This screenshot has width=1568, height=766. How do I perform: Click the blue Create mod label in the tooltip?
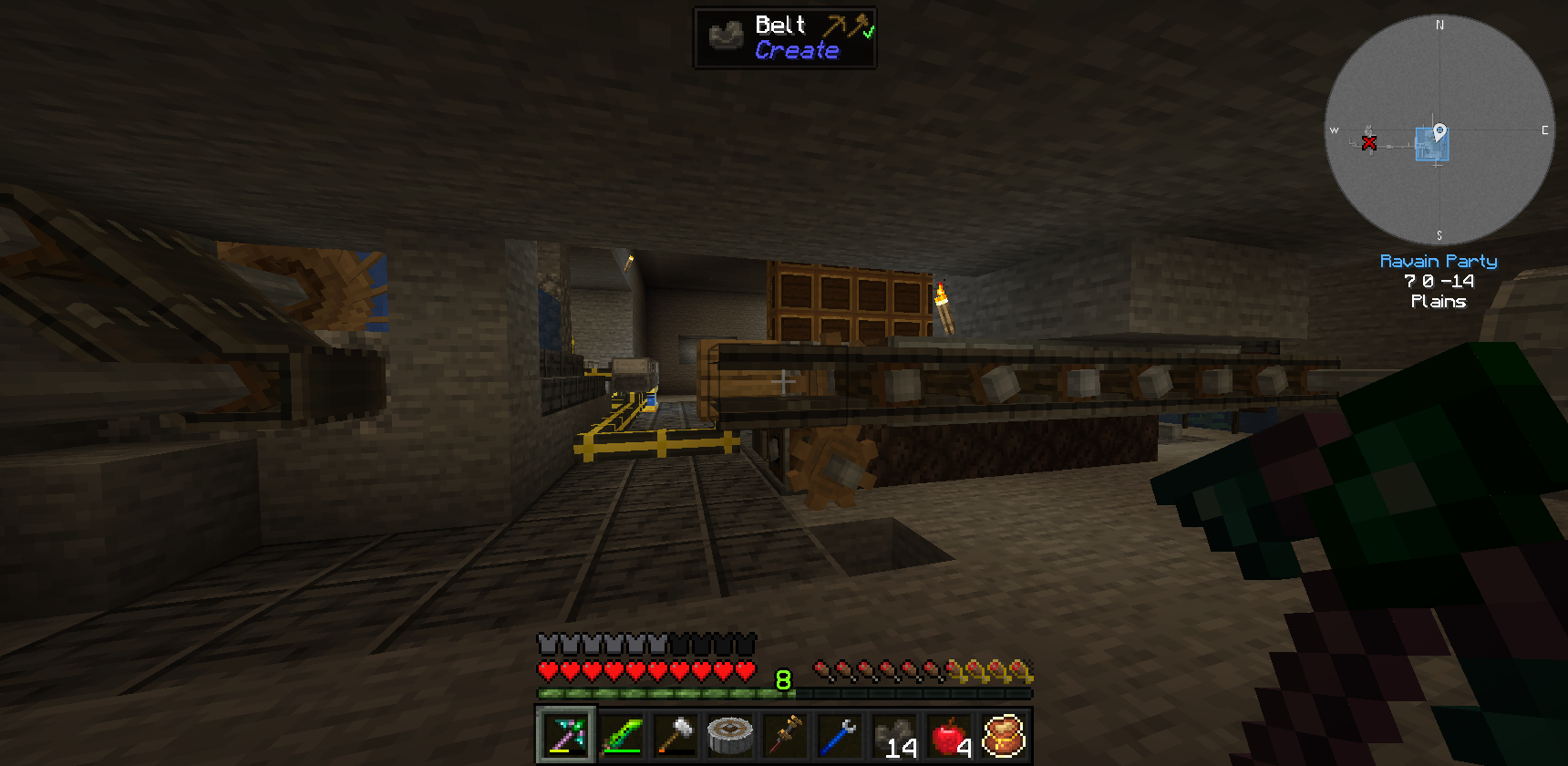click(x=798, y=50)
